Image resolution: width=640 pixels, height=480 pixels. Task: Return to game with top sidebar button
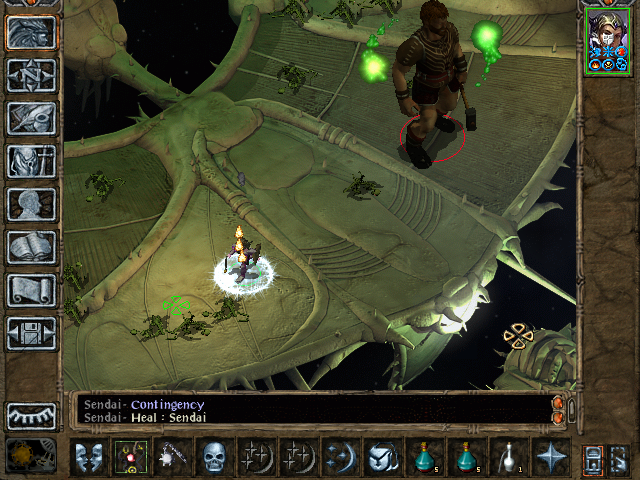(x=32, y=32)
